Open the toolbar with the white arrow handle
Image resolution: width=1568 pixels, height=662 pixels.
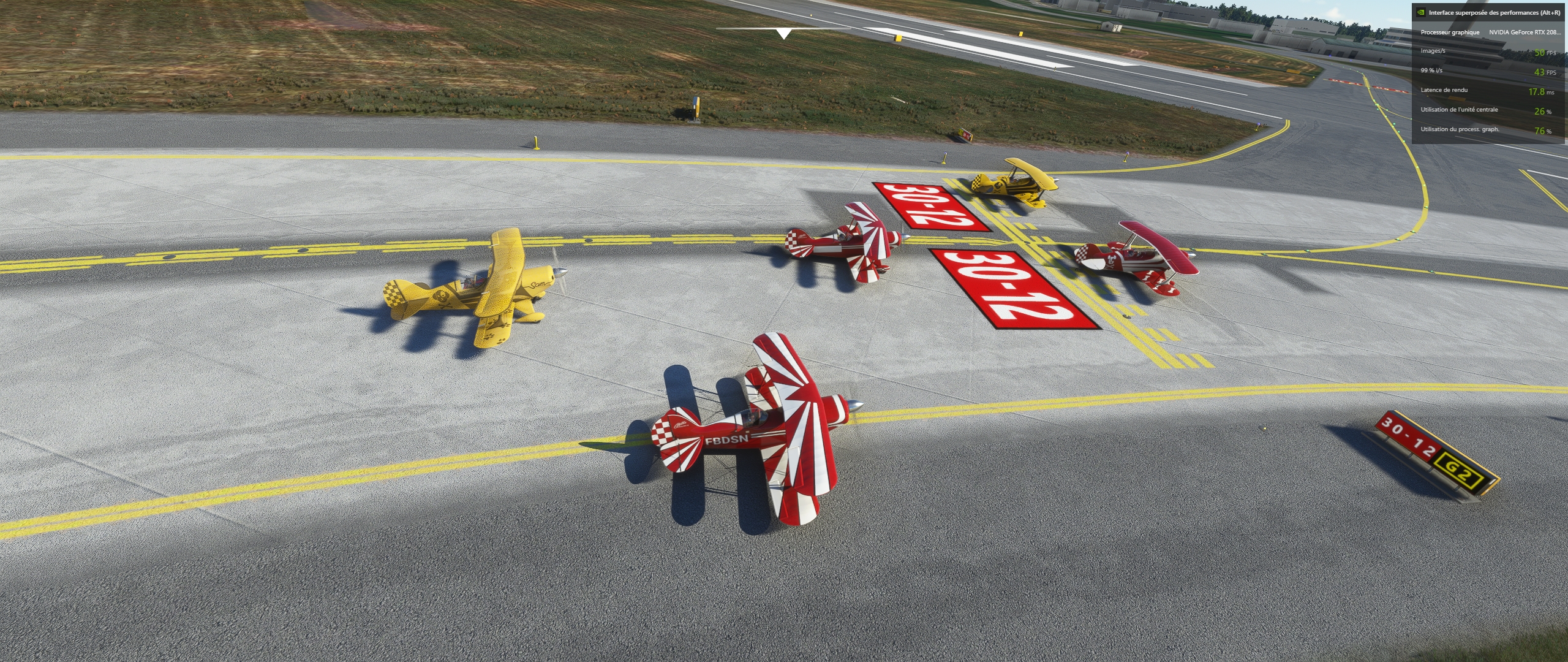[783, 33]
